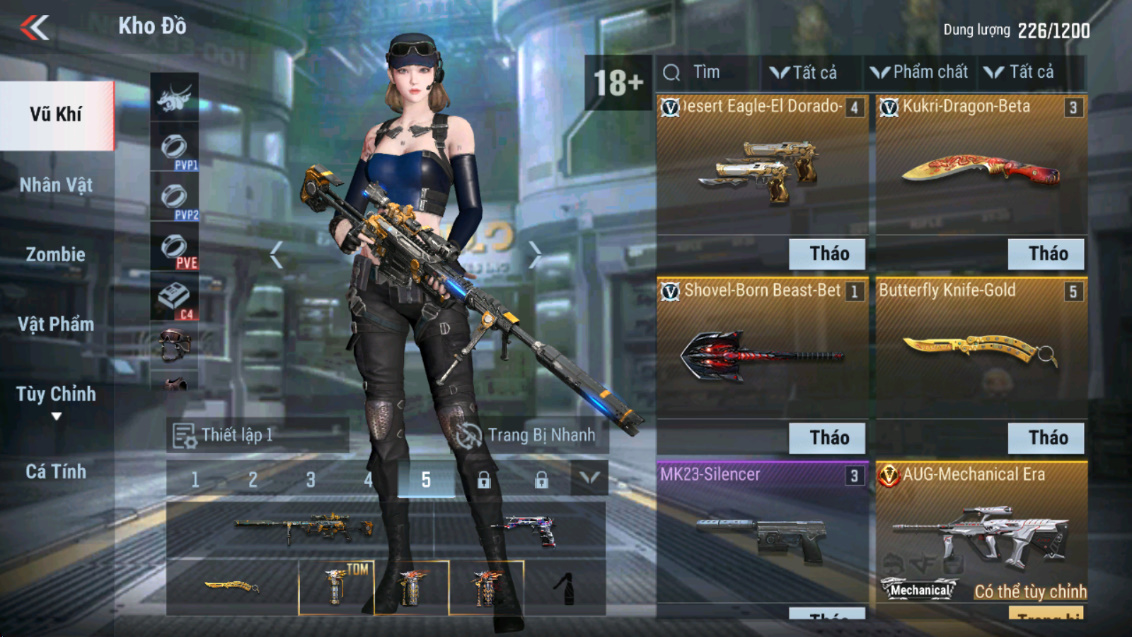The image size is (1132, 637).
Task: Open the Phẩm chất filter dropdown
Action: tap(919, 72)
